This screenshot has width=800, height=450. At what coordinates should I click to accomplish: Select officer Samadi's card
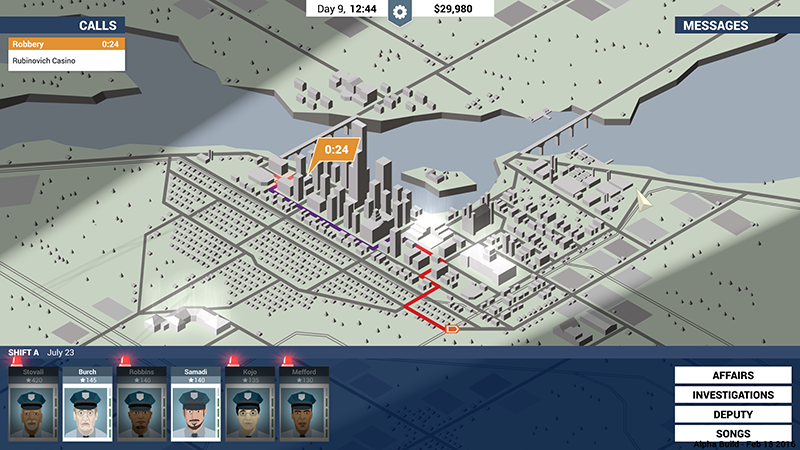(x=195, y=402)
